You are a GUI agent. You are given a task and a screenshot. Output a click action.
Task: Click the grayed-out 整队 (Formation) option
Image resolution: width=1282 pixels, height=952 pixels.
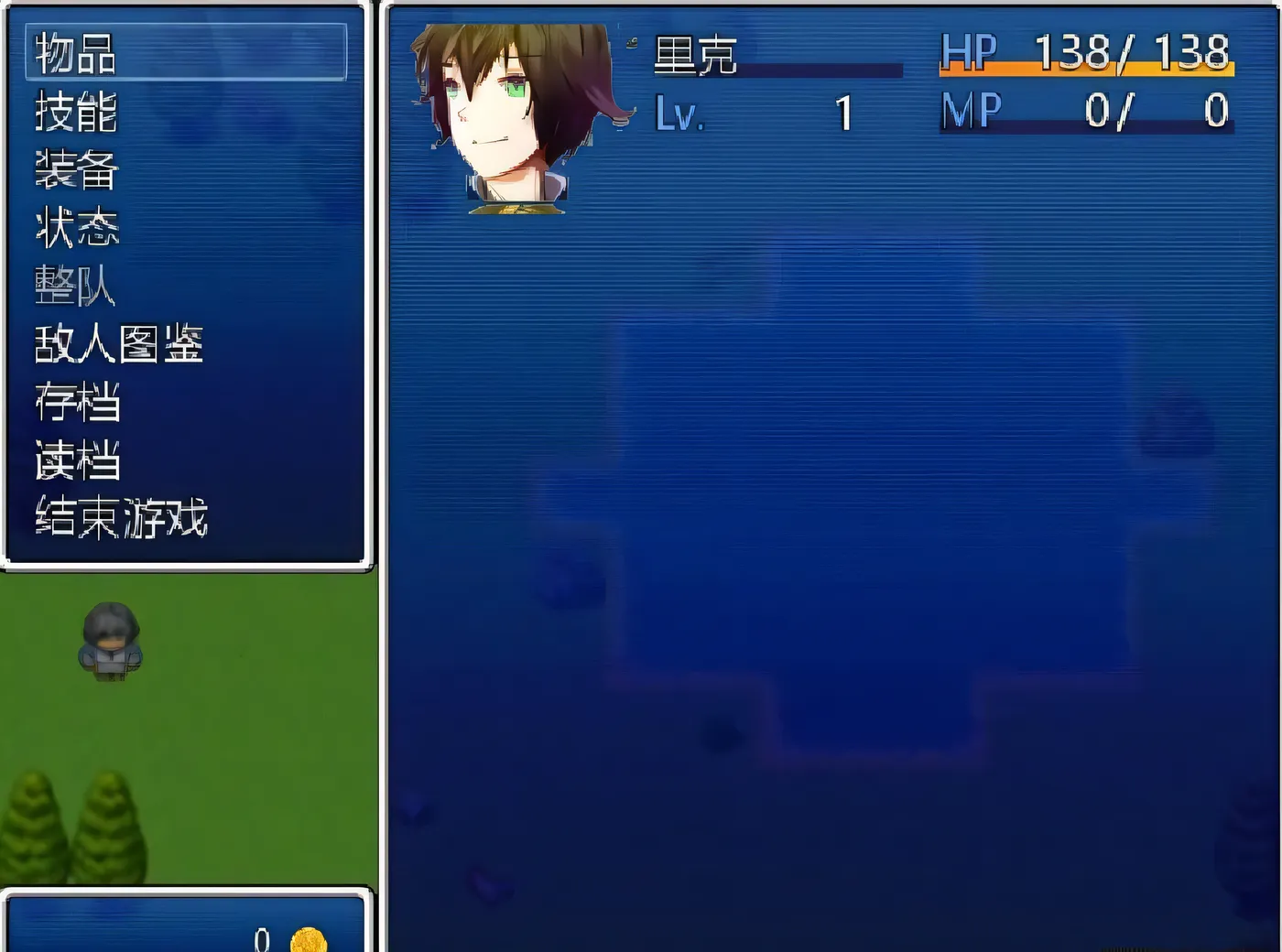click(73, 287)
